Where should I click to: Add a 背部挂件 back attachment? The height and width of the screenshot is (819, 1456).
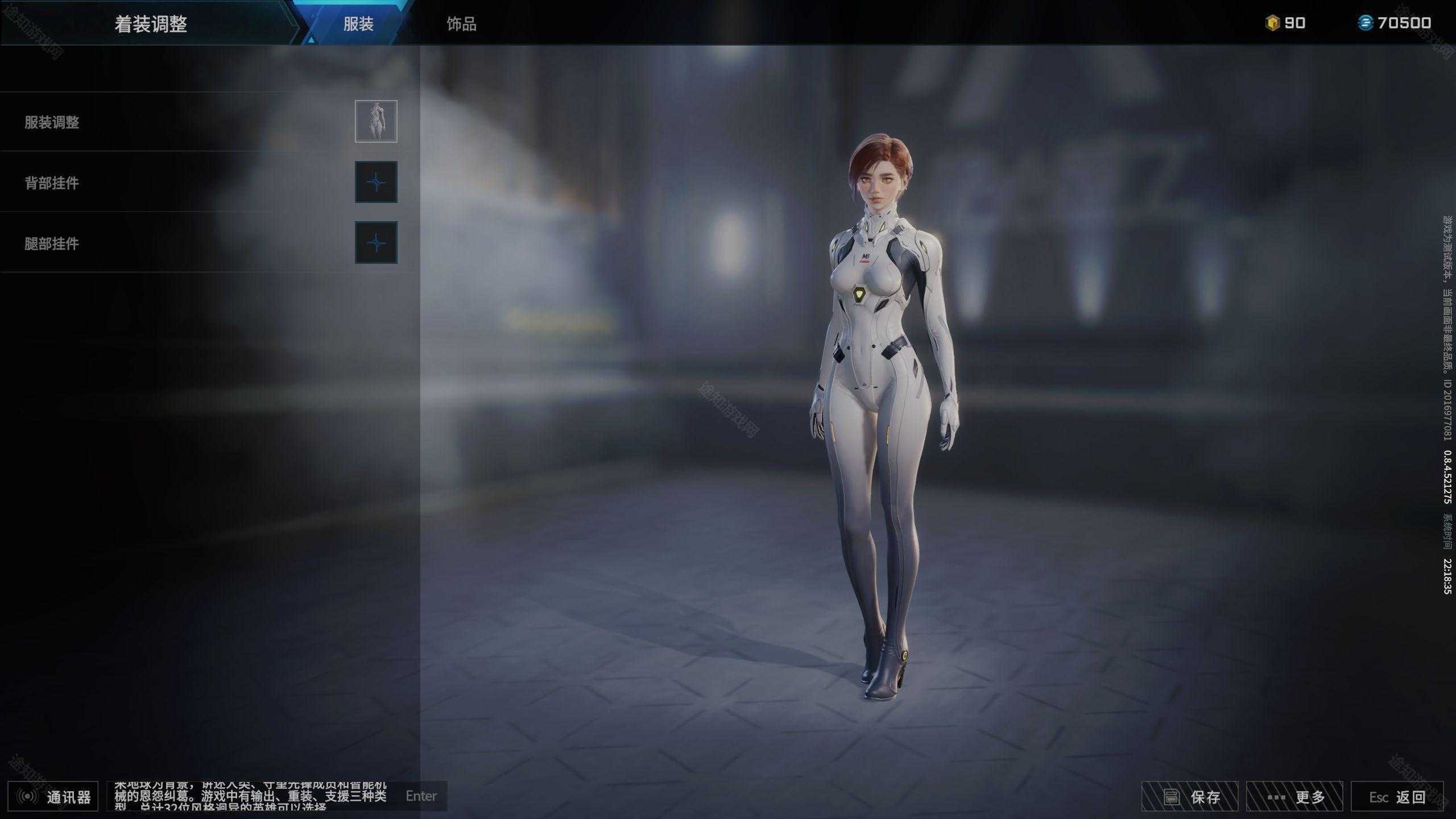pos(376,182)
